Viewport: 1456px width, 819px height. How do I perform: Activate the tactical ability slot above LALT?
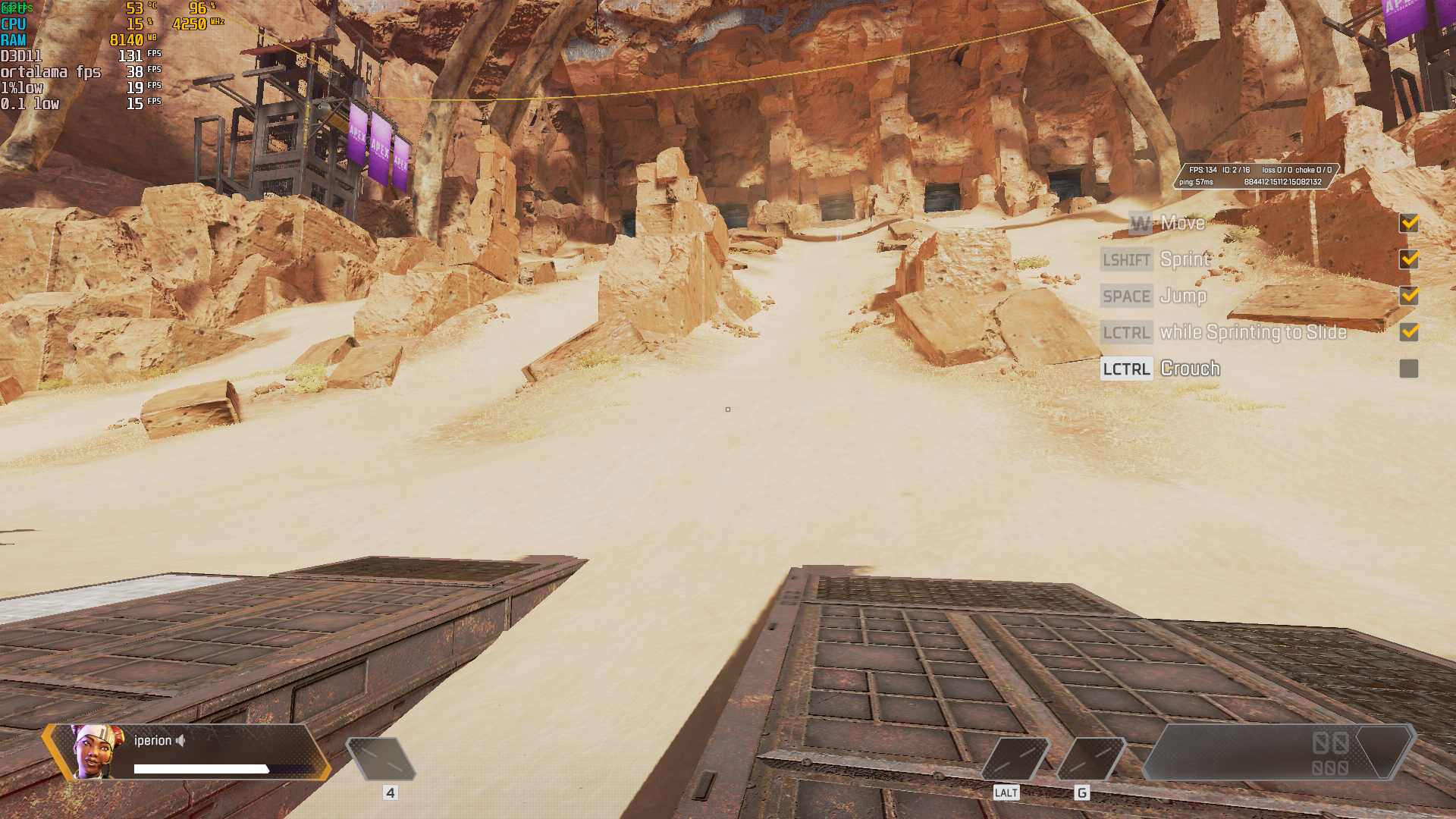point(1015,758)
